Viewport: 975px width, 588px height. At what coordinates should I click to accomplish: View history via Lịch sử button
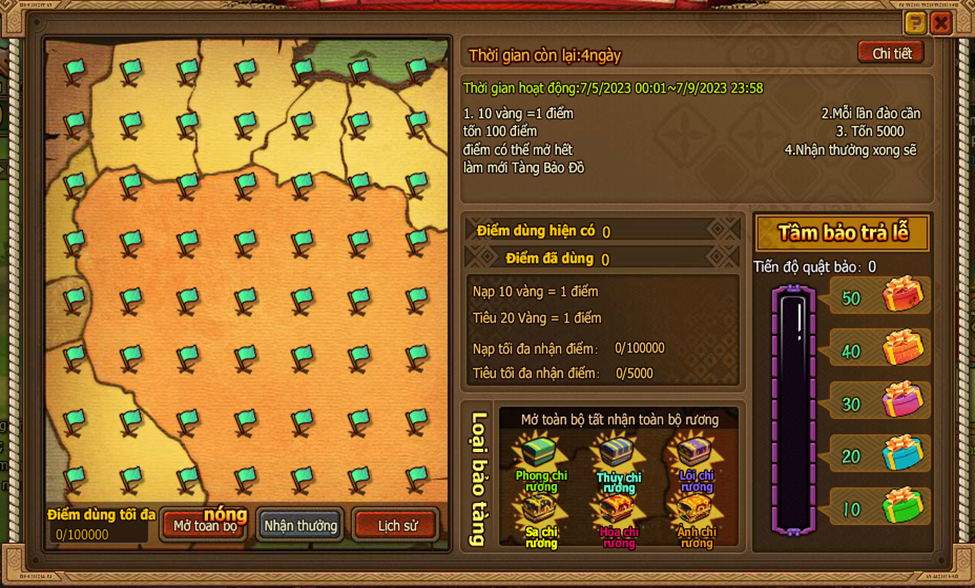(x=396, y=525)
